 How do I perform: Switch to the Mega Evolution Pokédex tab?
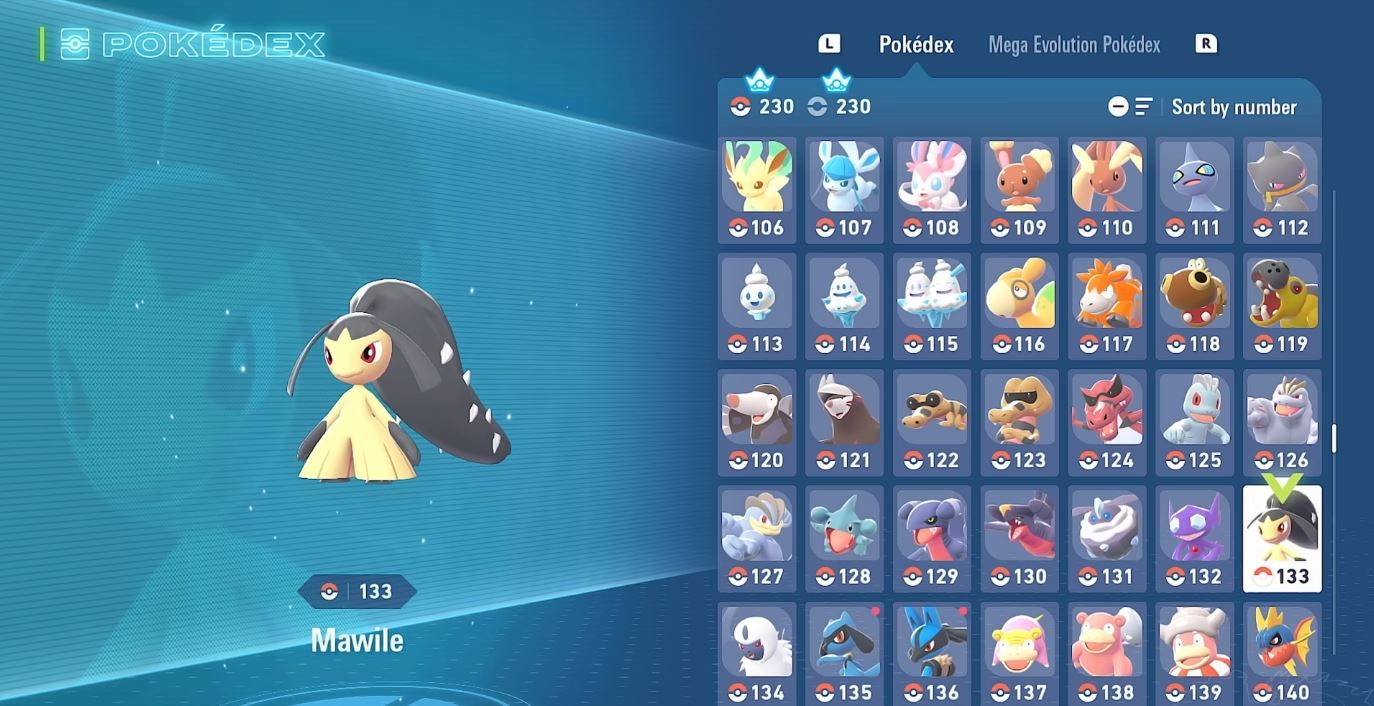(x=1074, y=45)
